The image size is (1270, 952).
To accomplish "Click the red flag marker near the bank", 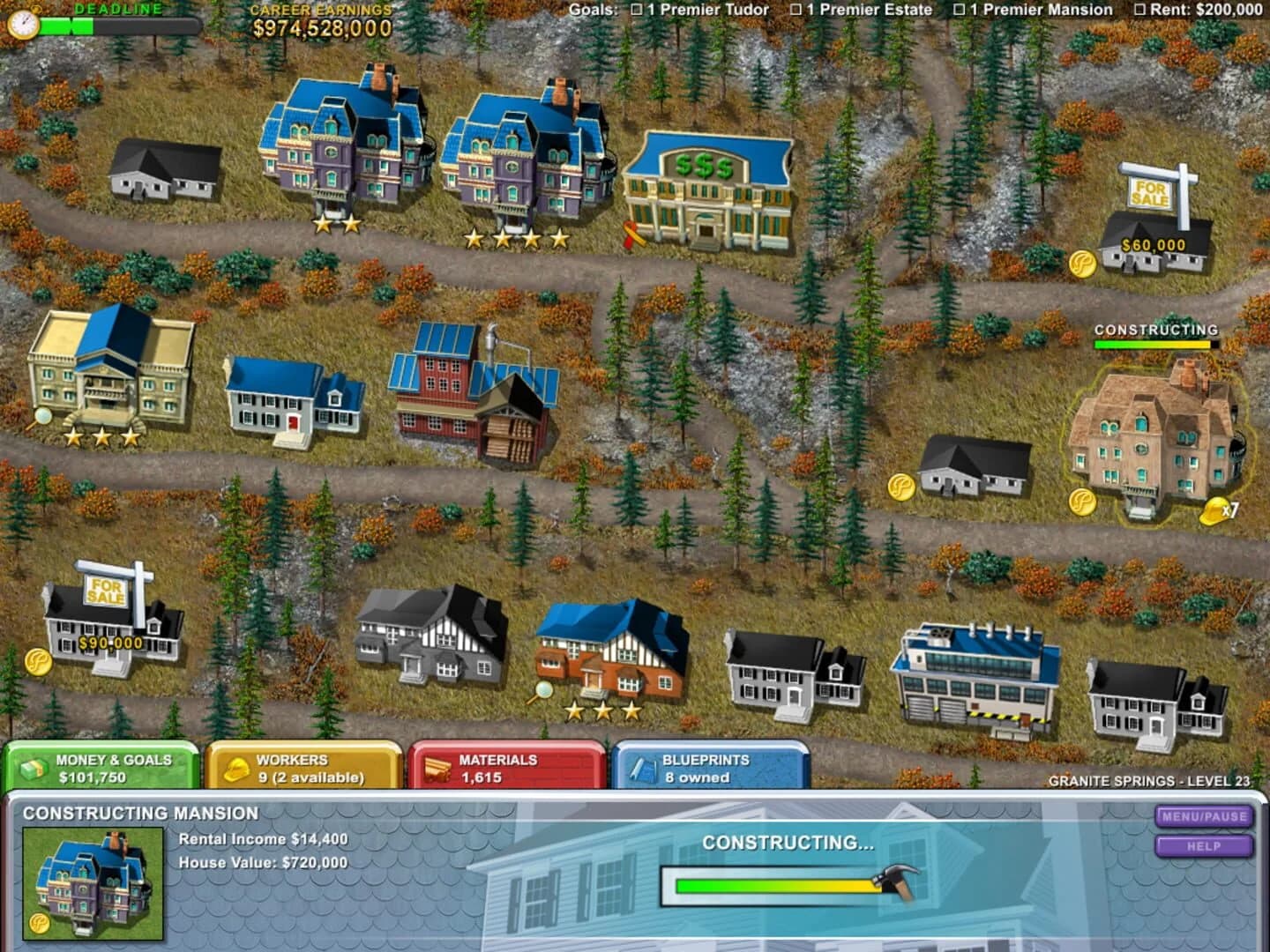I will tap(628, 233).
